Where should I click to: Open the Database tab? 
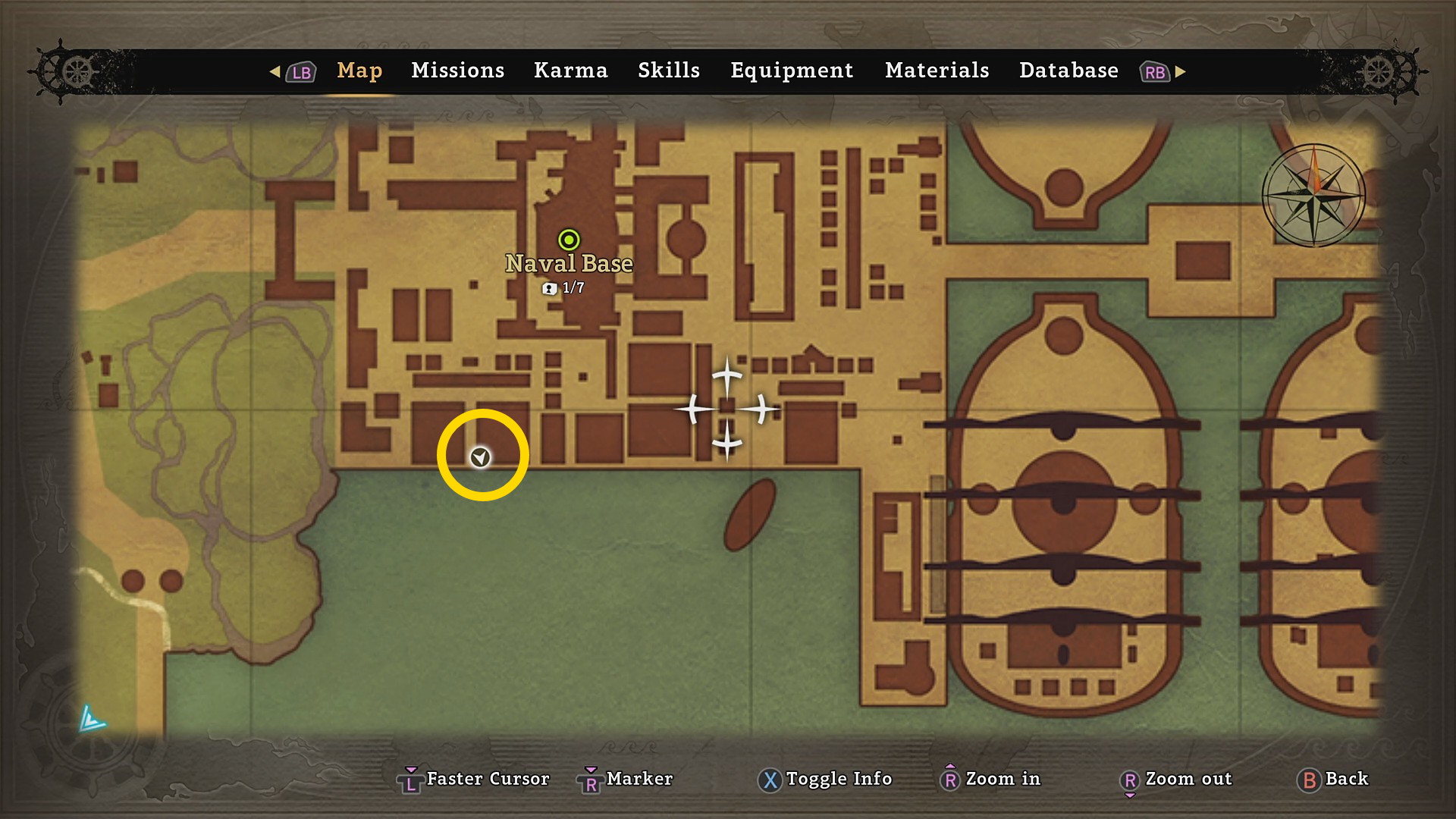(1068, 71)
